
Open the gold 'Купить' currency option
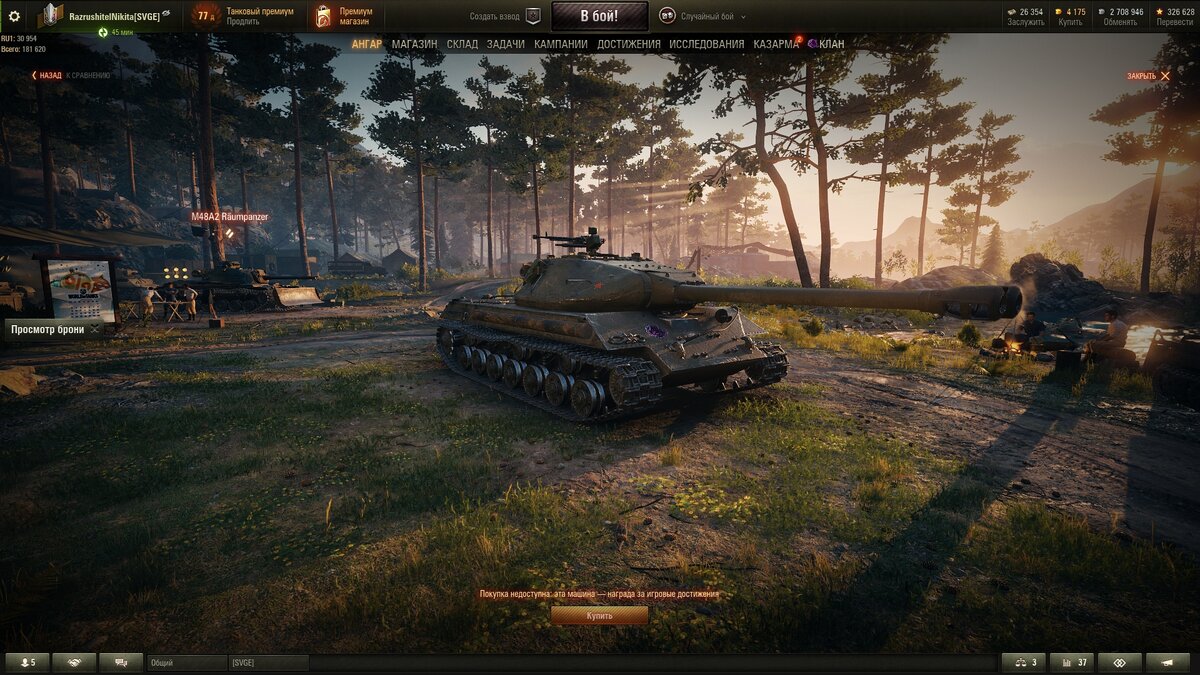pyautogui.click(x=1071, y=17)
